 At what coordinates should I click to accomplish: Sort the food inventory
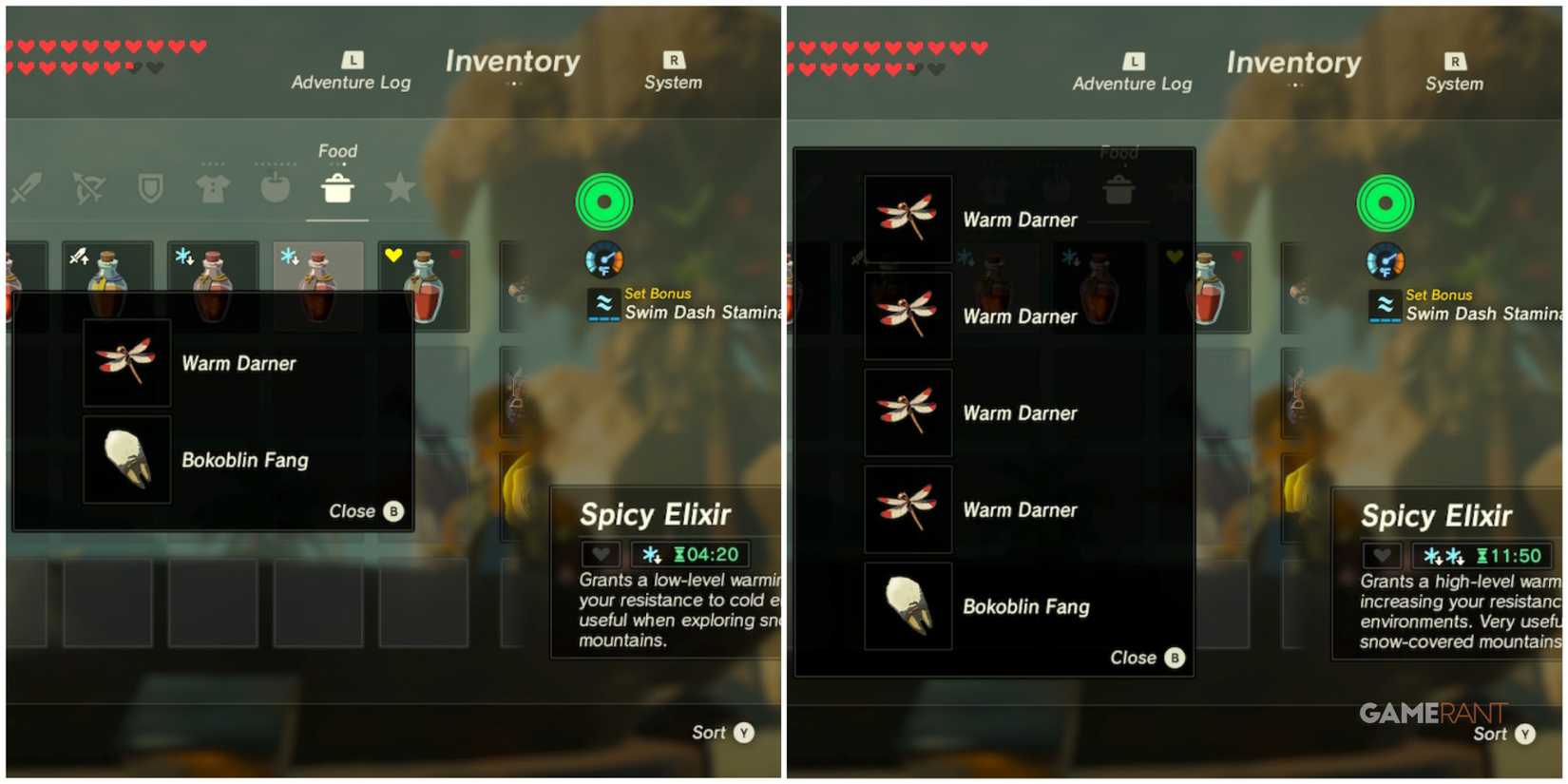tap(722, 732)
